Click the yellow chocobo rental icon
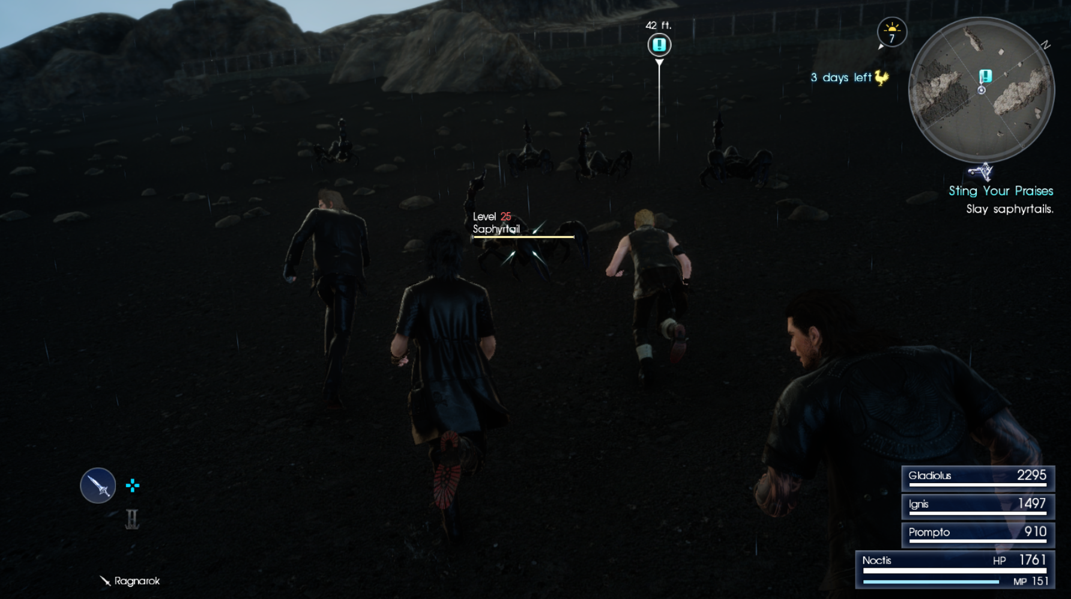The image size is (1071, 599). coord(881,77)
